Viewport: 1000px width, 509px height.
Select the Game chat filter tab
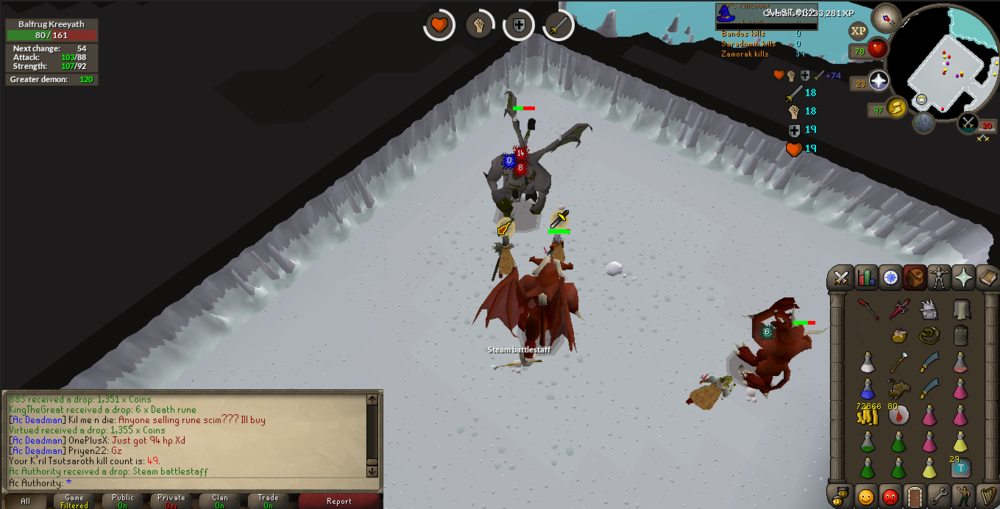click(74, 501)
